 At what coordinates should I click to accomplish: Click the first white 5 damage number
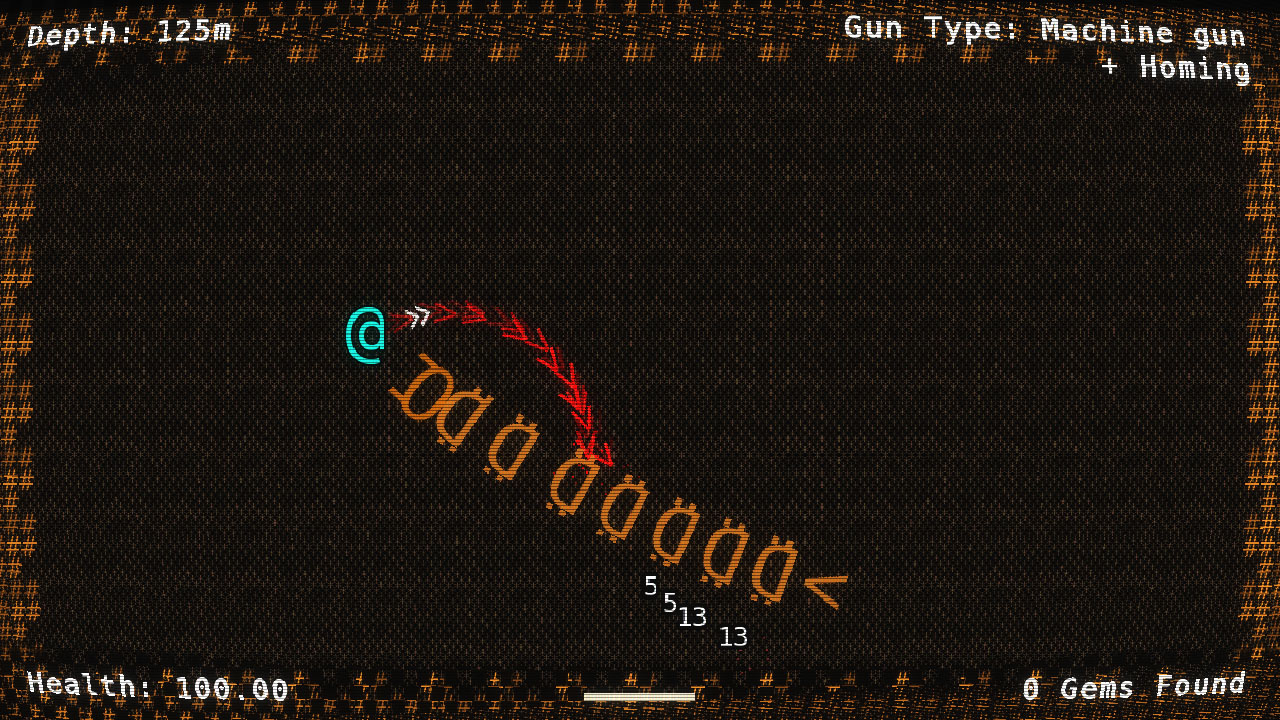pos(652,585)
